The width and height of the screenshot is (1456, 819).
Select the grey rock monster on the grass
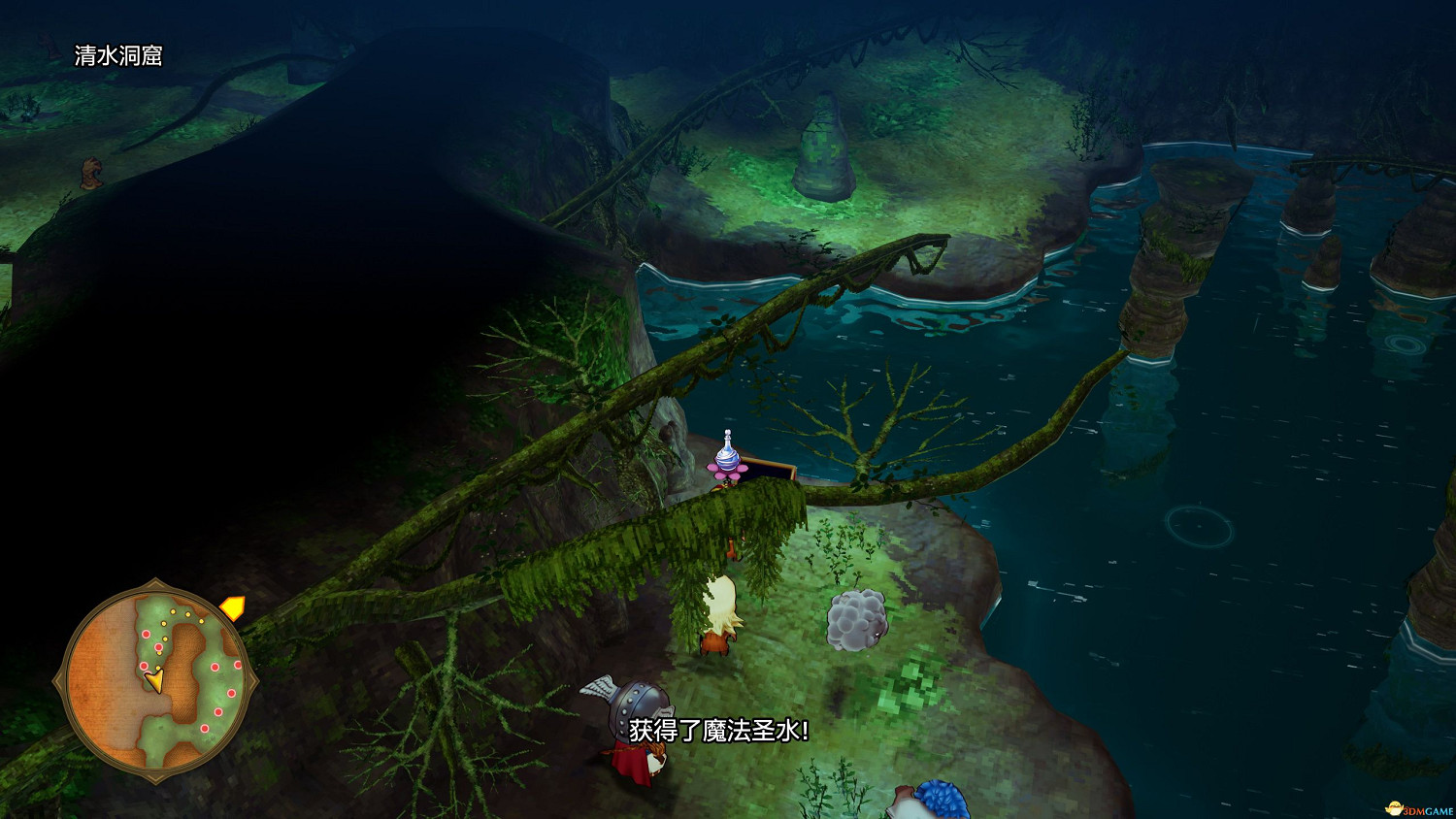click(854, 619)
